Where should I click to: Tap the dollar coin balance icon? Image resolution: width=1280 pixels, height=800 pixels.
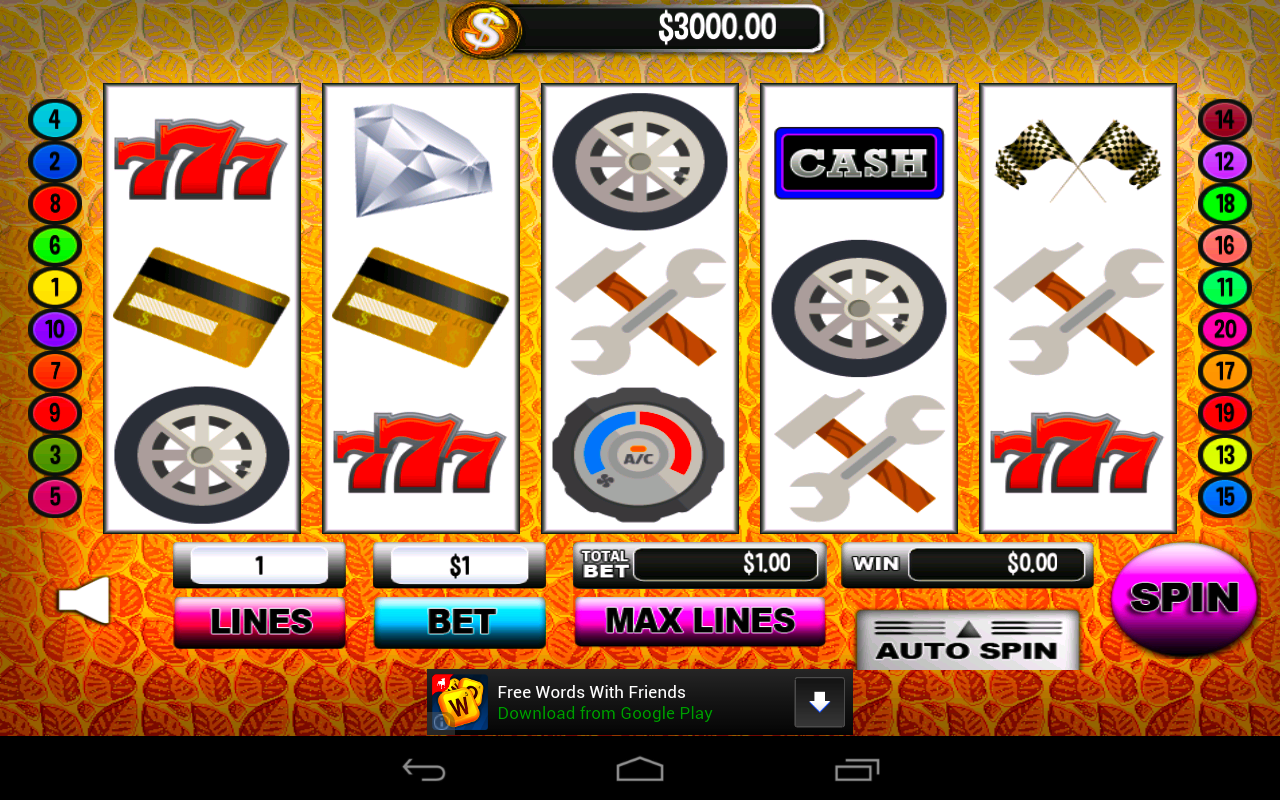coord(486,29)
